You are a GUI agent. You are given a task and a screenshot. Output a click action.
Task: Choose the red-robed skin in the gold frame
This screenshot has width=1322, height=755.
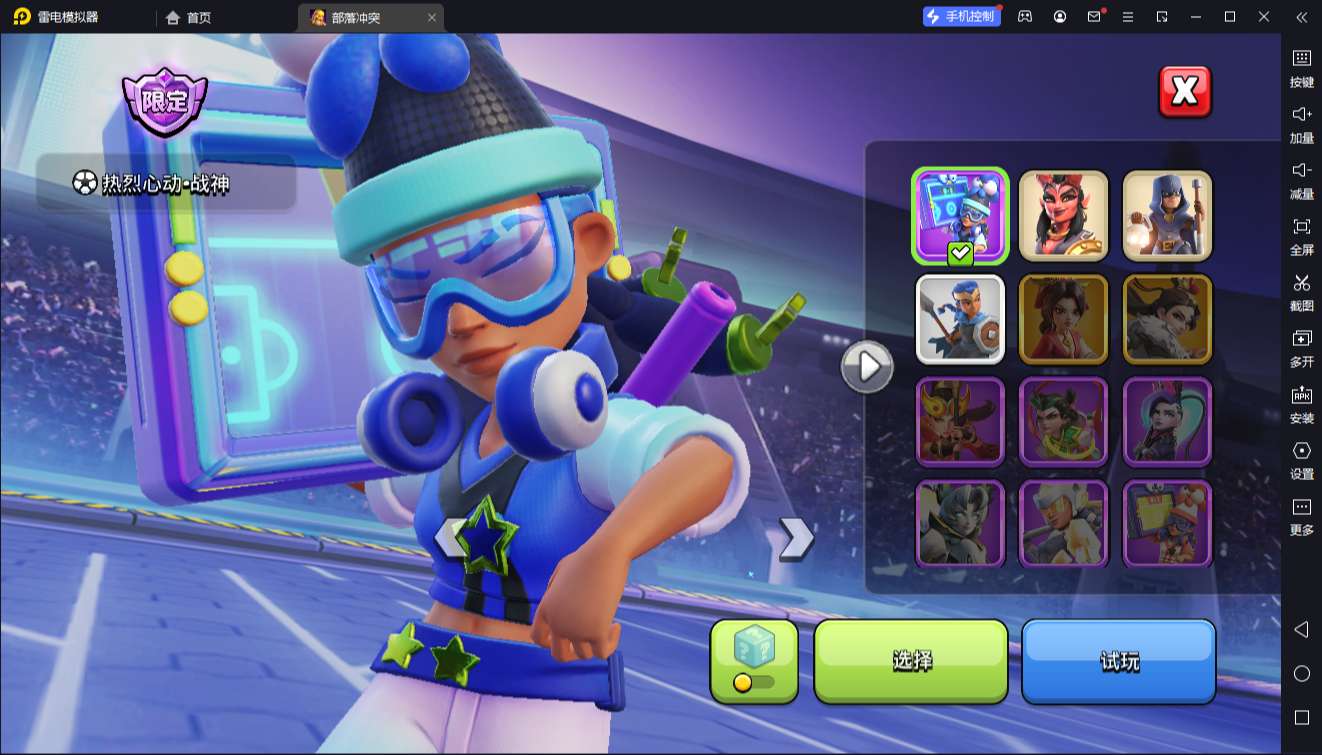coord(1063,319)
